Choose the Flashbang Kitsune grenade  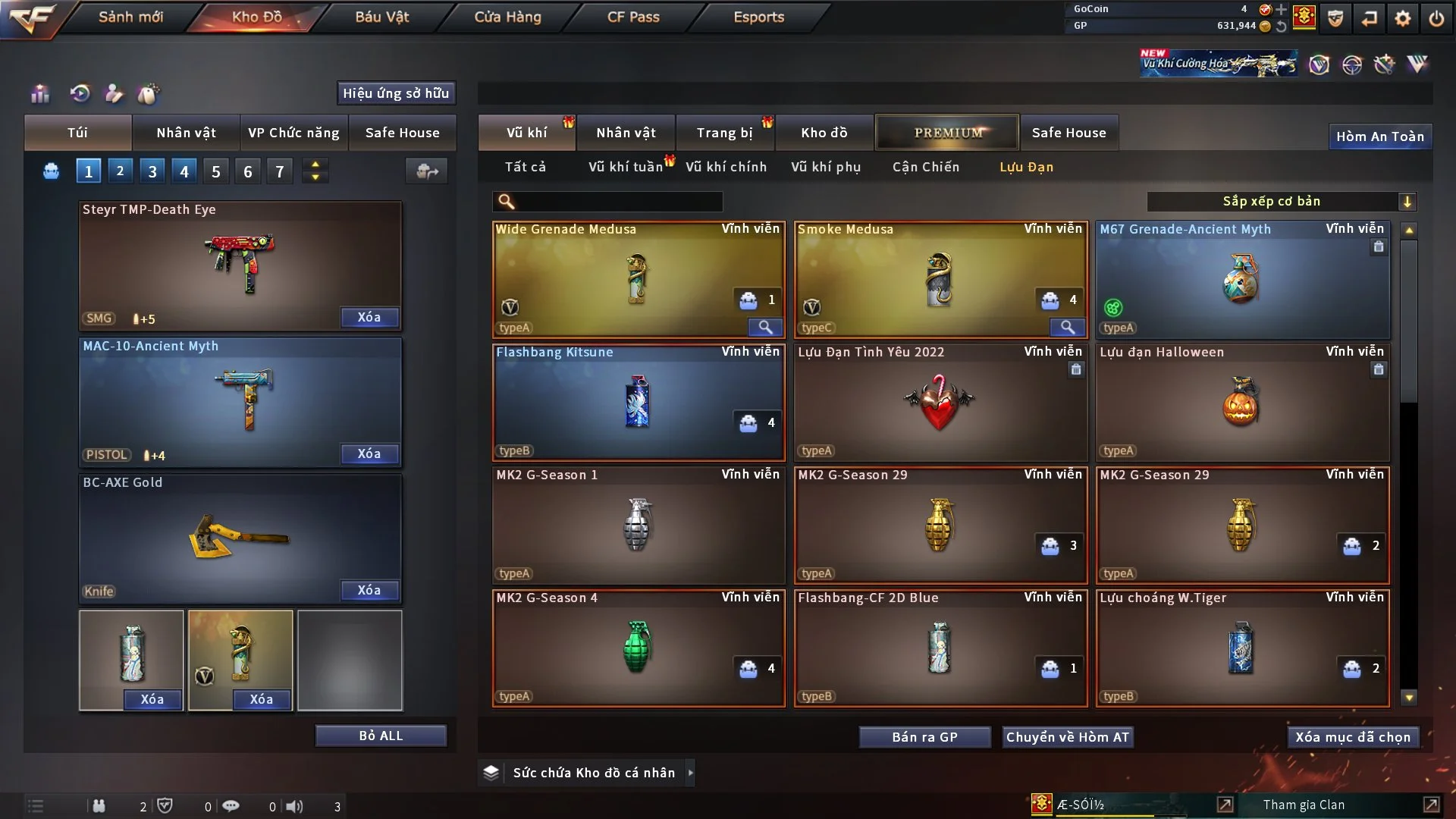click(x=638, y=402)
